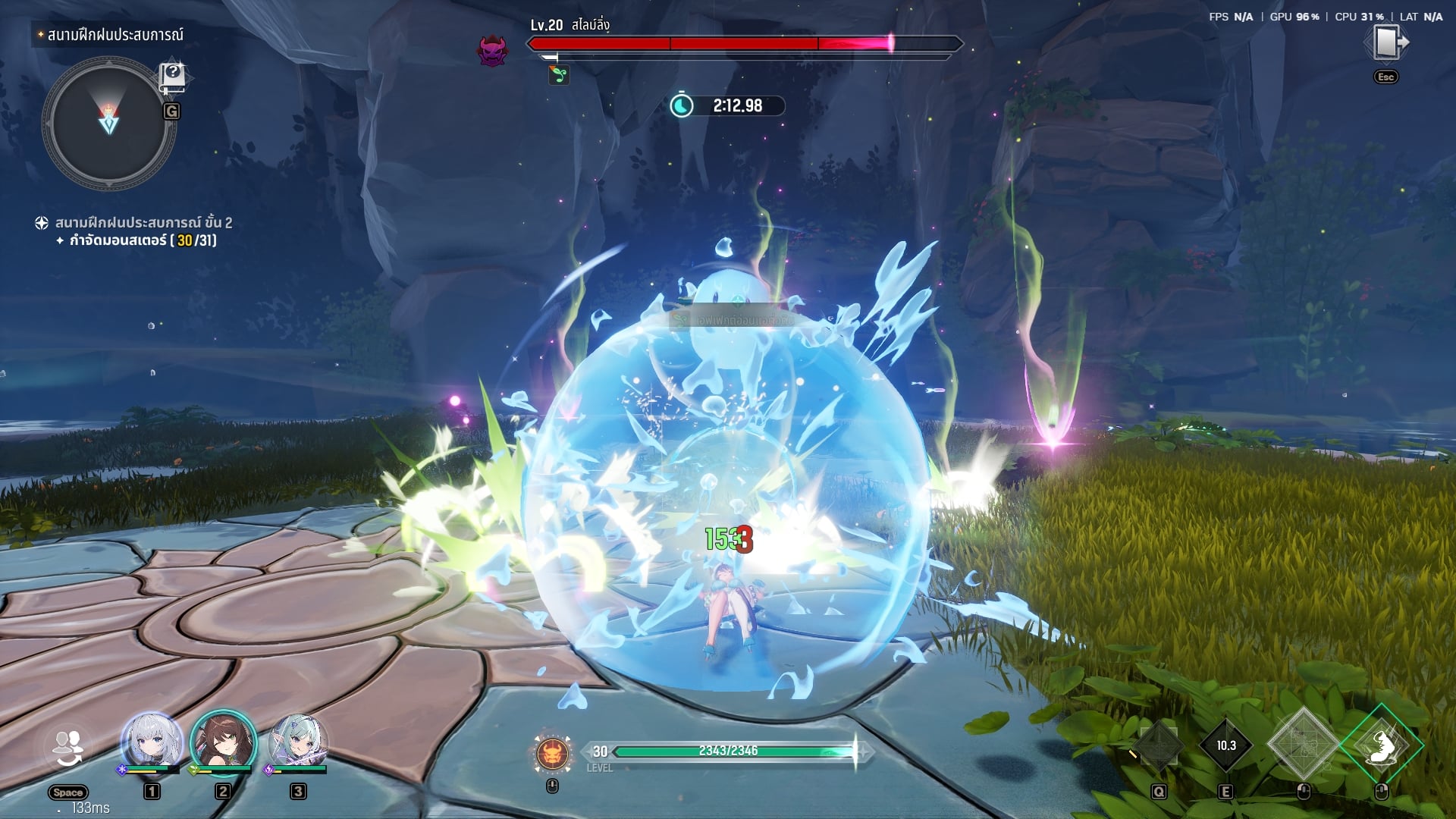
Task: Open the training ground stage 2 objective tracker
Action: point(143,223)
